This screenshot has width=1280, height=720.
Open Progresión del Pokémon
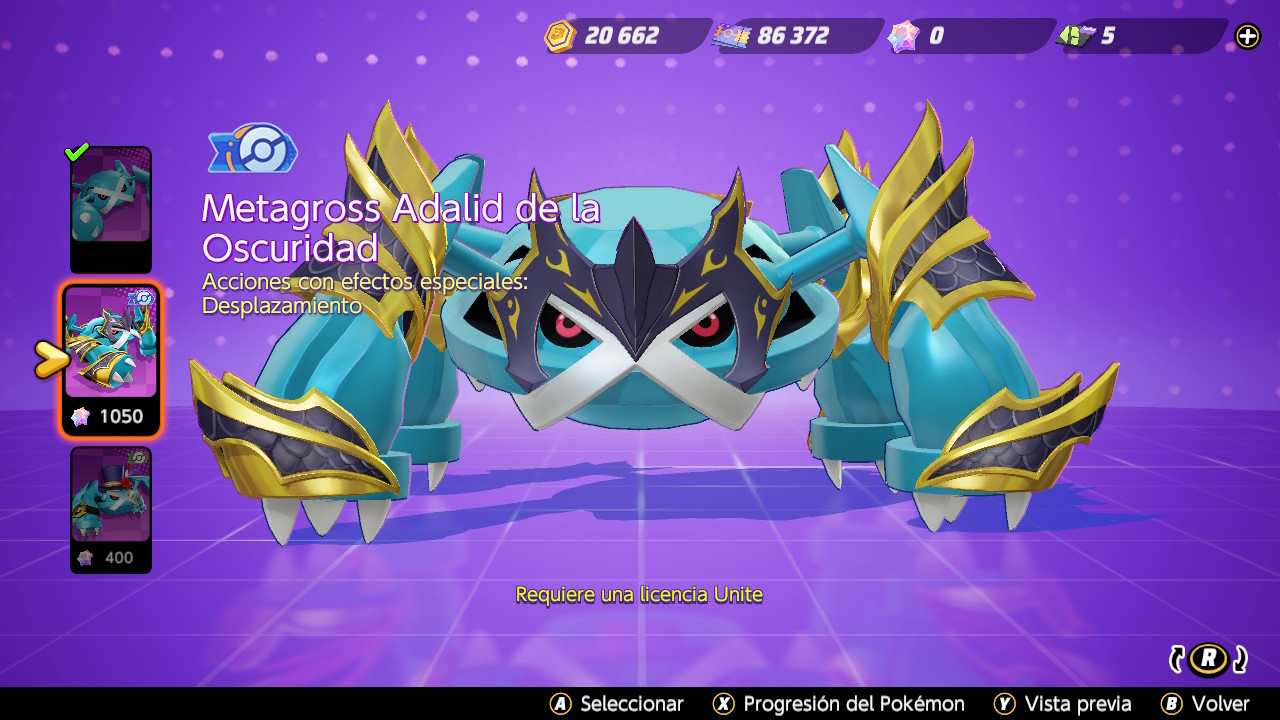point(838,704)
